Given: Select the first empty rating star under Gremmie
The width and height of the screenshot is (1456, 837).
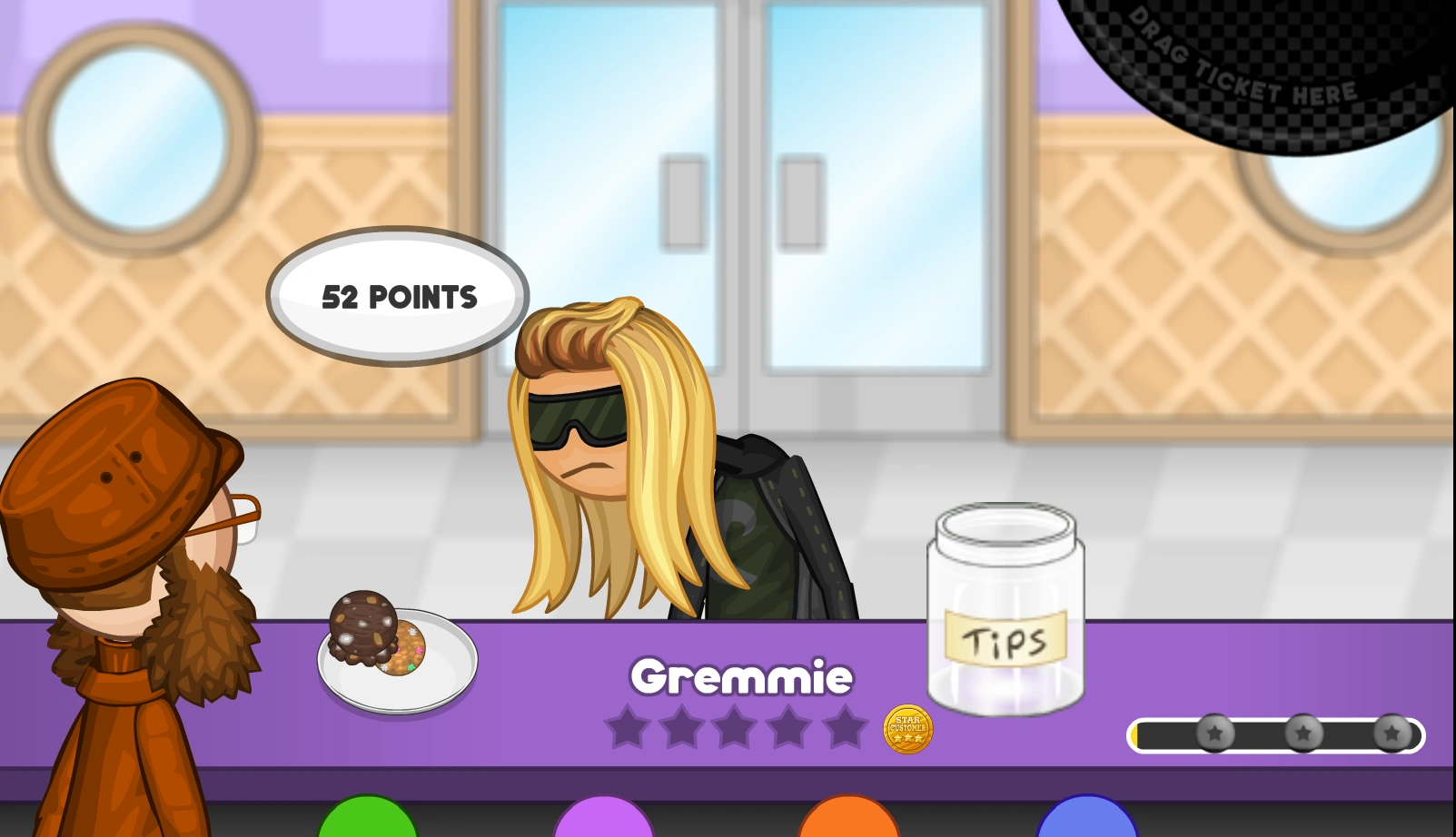Looking at the screenshot, I should (628, 727).
